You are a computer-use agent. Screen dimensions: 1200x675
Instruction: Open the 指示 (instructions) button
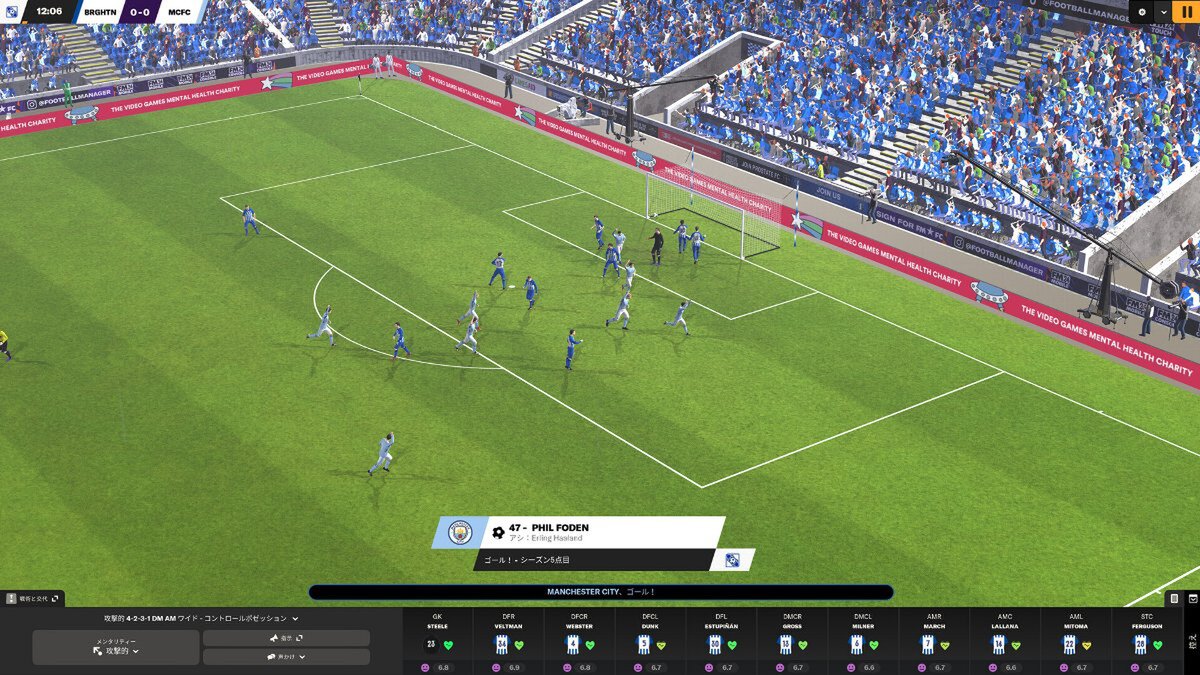tap(286, 637)
